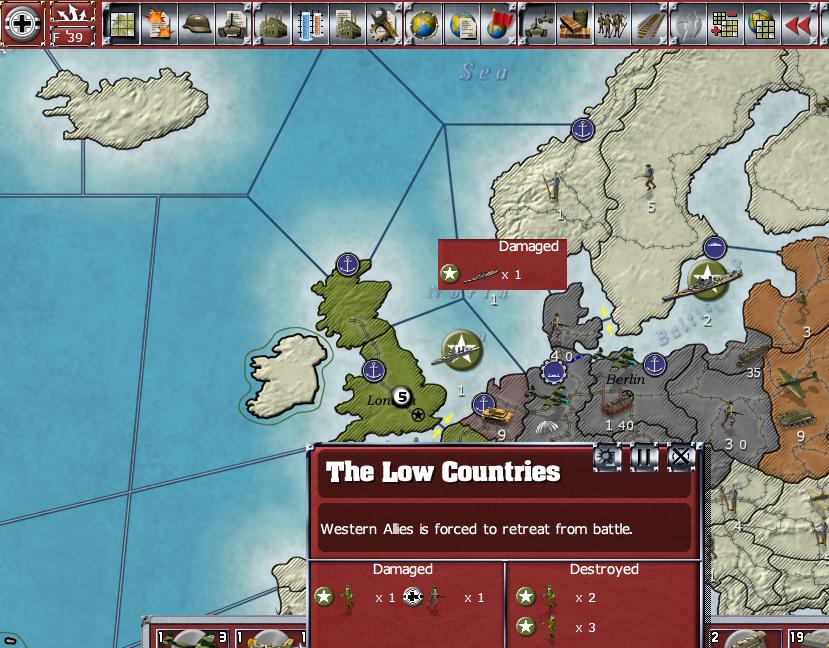The height and width of the screenshot is (648, 829).
Task: Toggle the tank and vehicles button
Action: pos(540,21)
